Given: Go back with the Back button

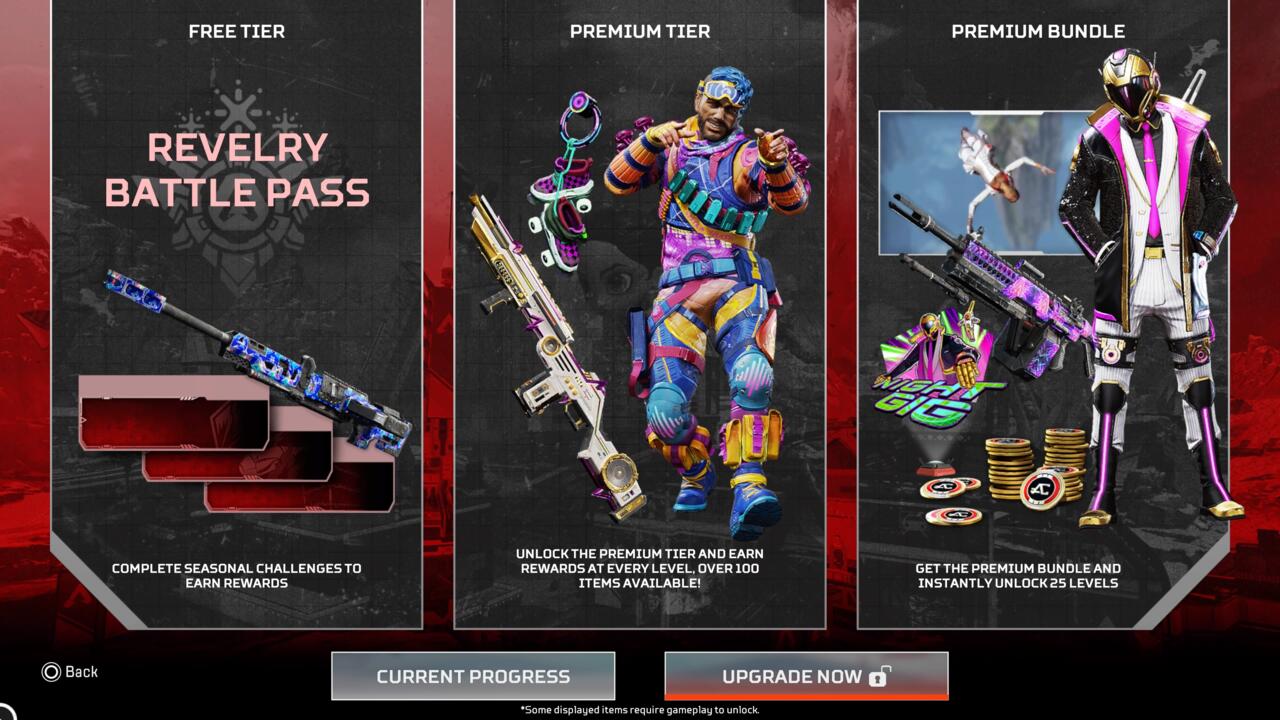Looking at the screenshot, I should pos(70,672).
